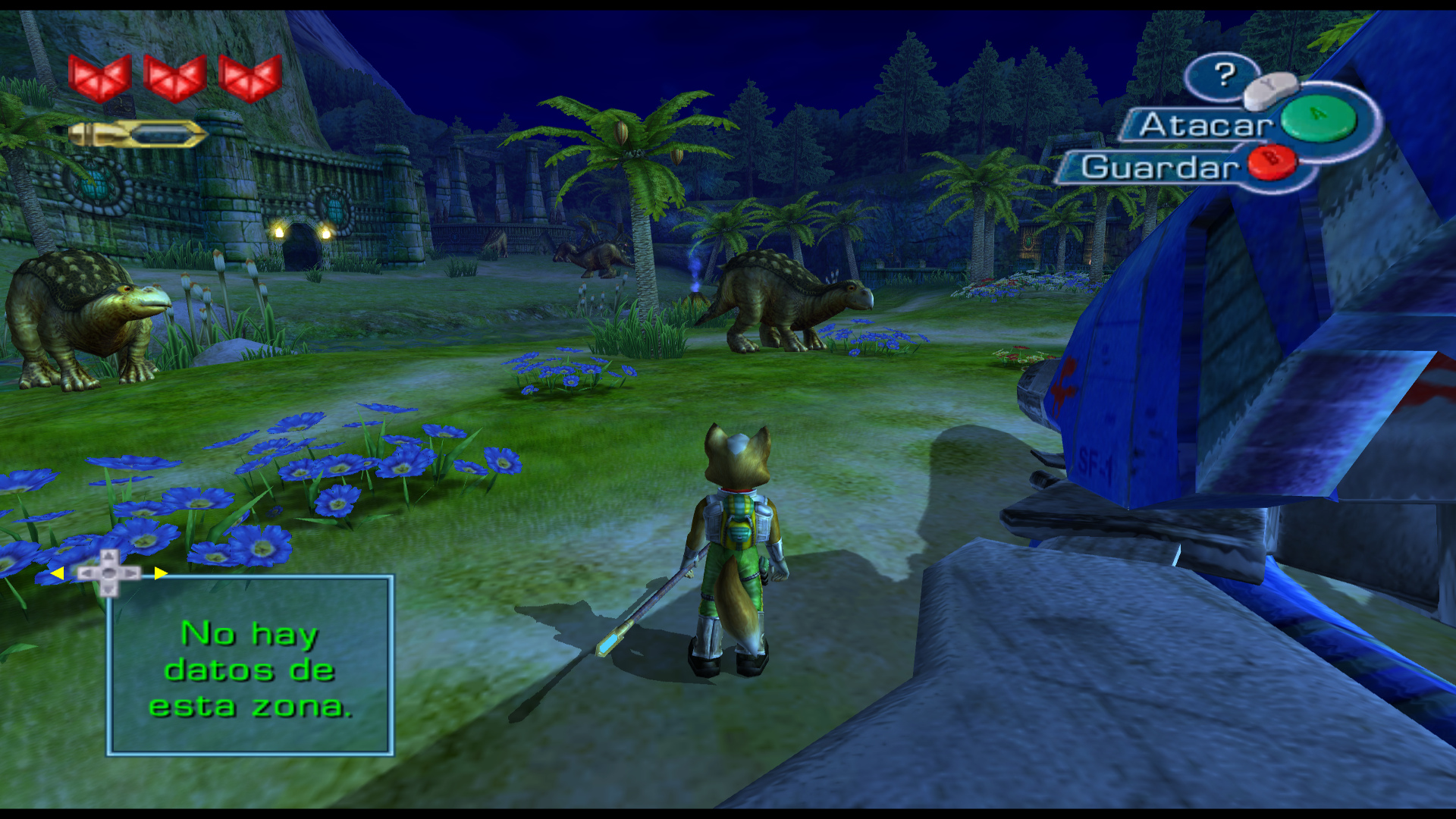The height and width of the screenshot is (819, 1456).
Task: Select the Atacar action label
Action: tap(1204, 125)
